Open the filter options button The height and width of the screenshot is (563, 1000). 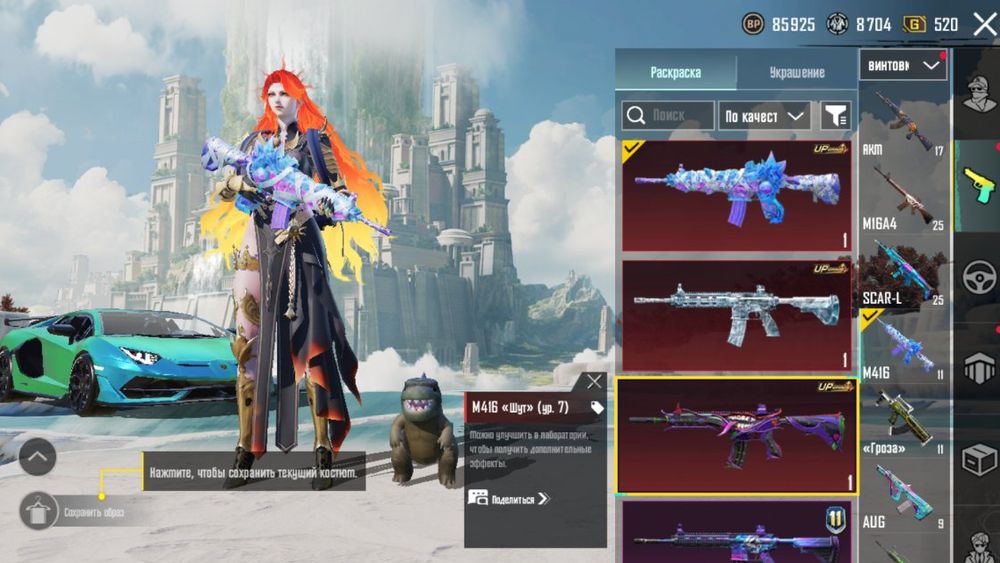click(x=834, y=116)
